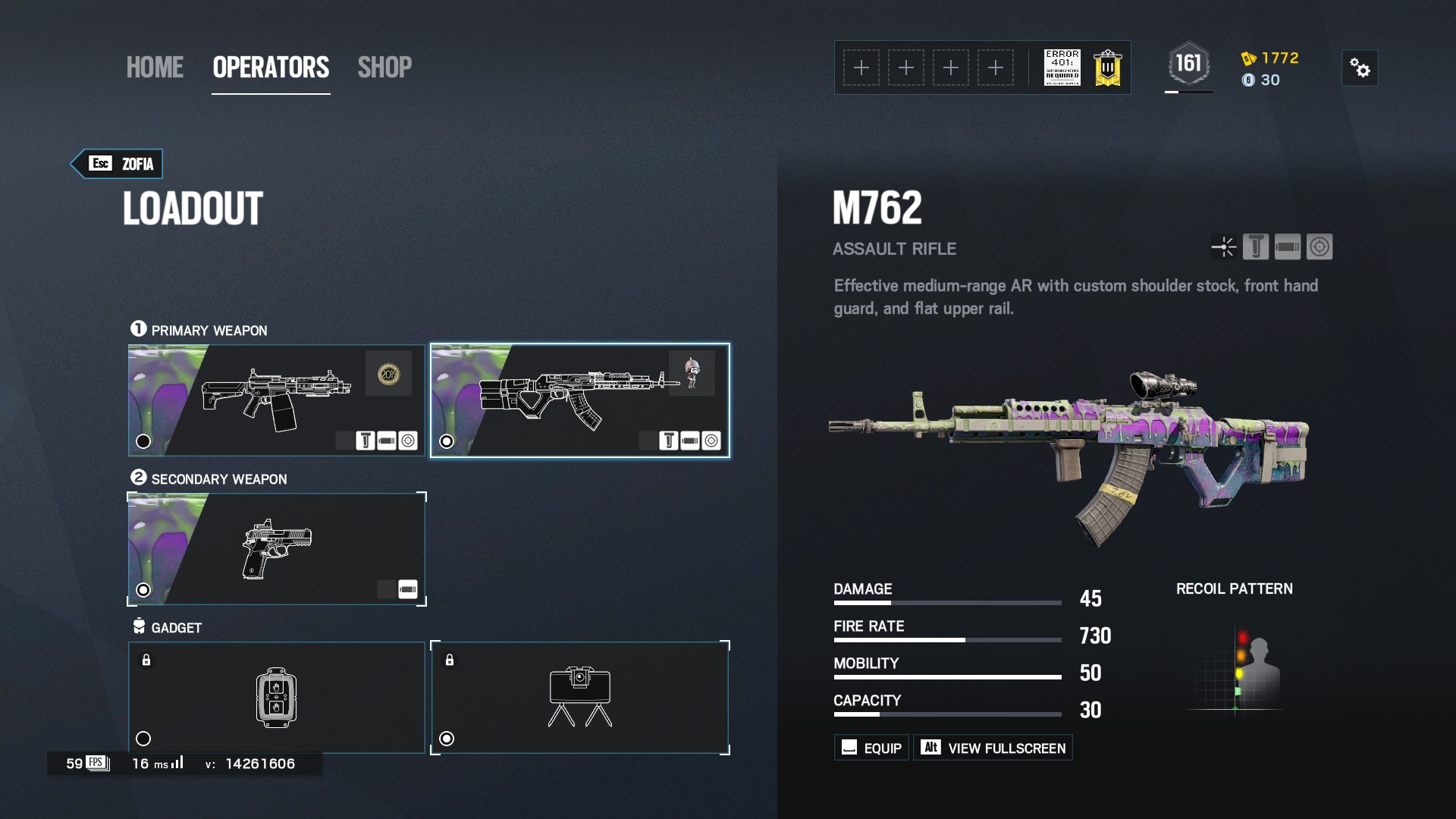Viewport: 1456px width, 819px height.
Task: Open the M762 crosshair laser attachment icon
Action: [1224, 247]
